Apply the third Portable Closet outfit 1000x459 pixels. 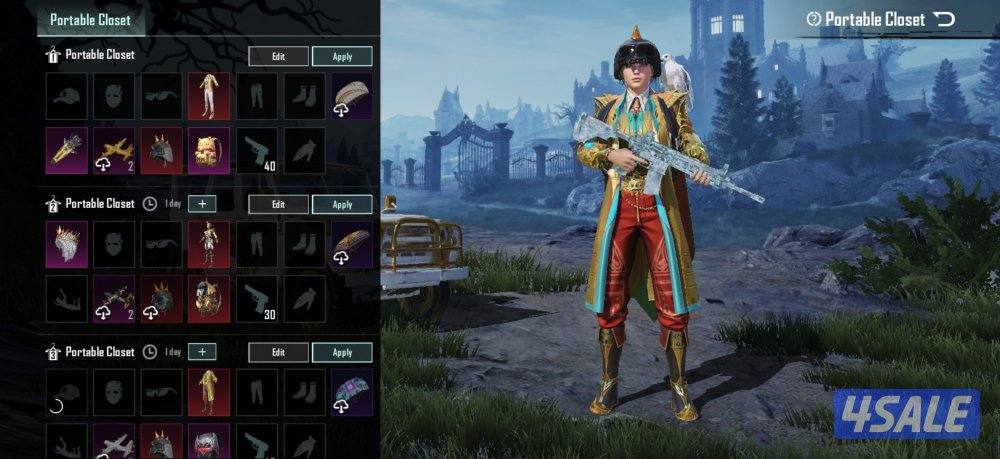tap(342, 352)
